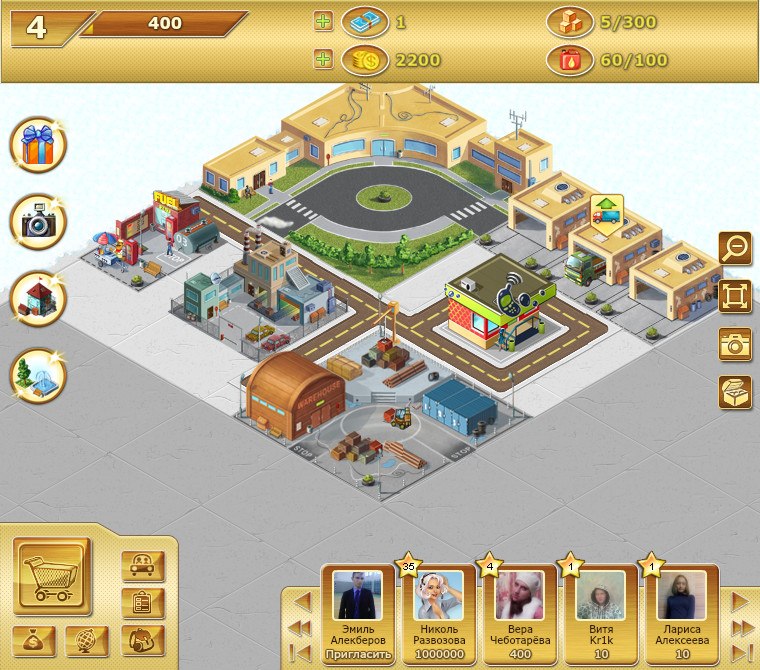
Task: Open the tree and fountain icon
Action: [38, 375]
